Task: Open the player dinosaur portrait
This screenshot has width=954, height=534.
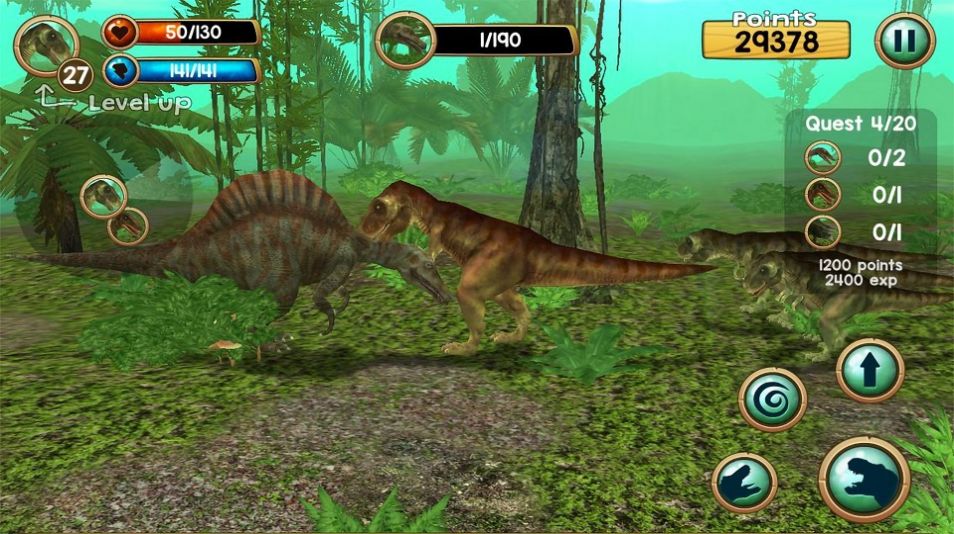Action: [46, 45]
